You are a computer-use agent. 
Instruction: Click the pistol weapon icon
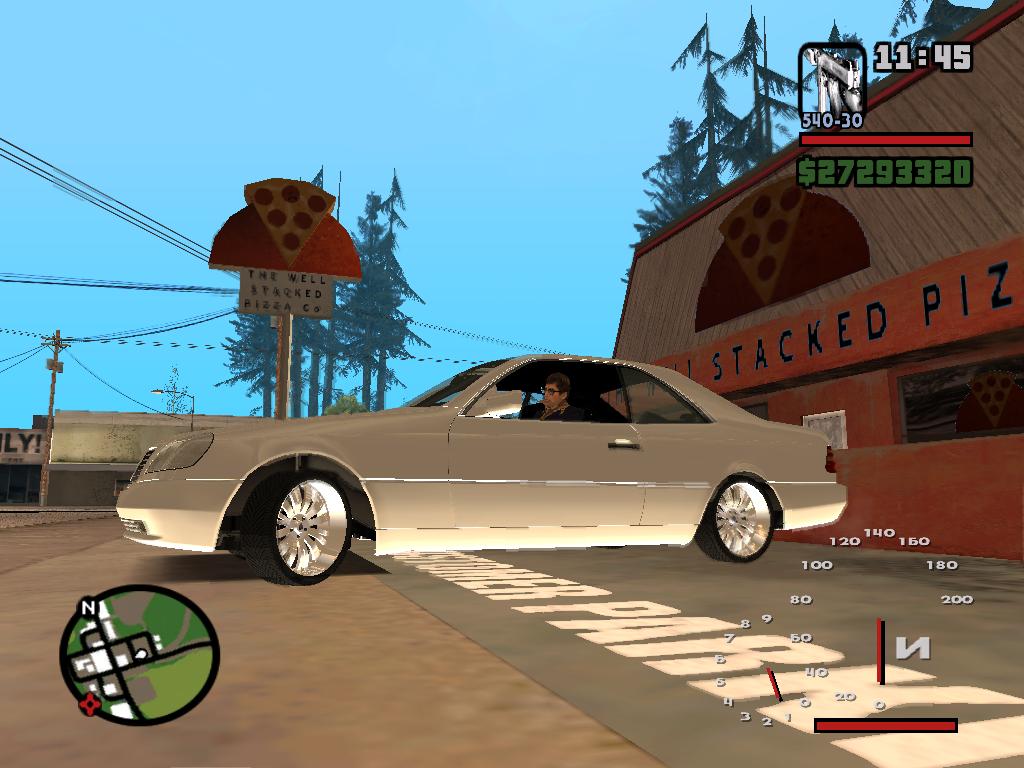pos(832,80)
